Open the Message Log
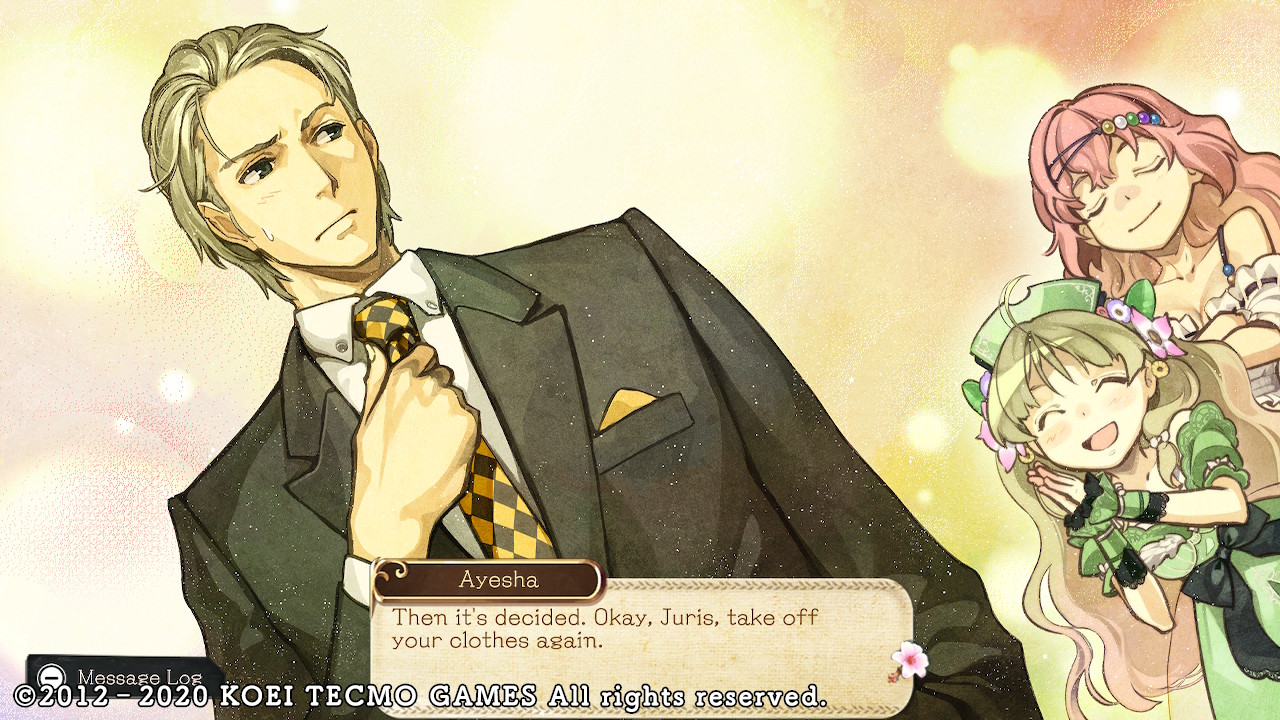 coord(125,676)
